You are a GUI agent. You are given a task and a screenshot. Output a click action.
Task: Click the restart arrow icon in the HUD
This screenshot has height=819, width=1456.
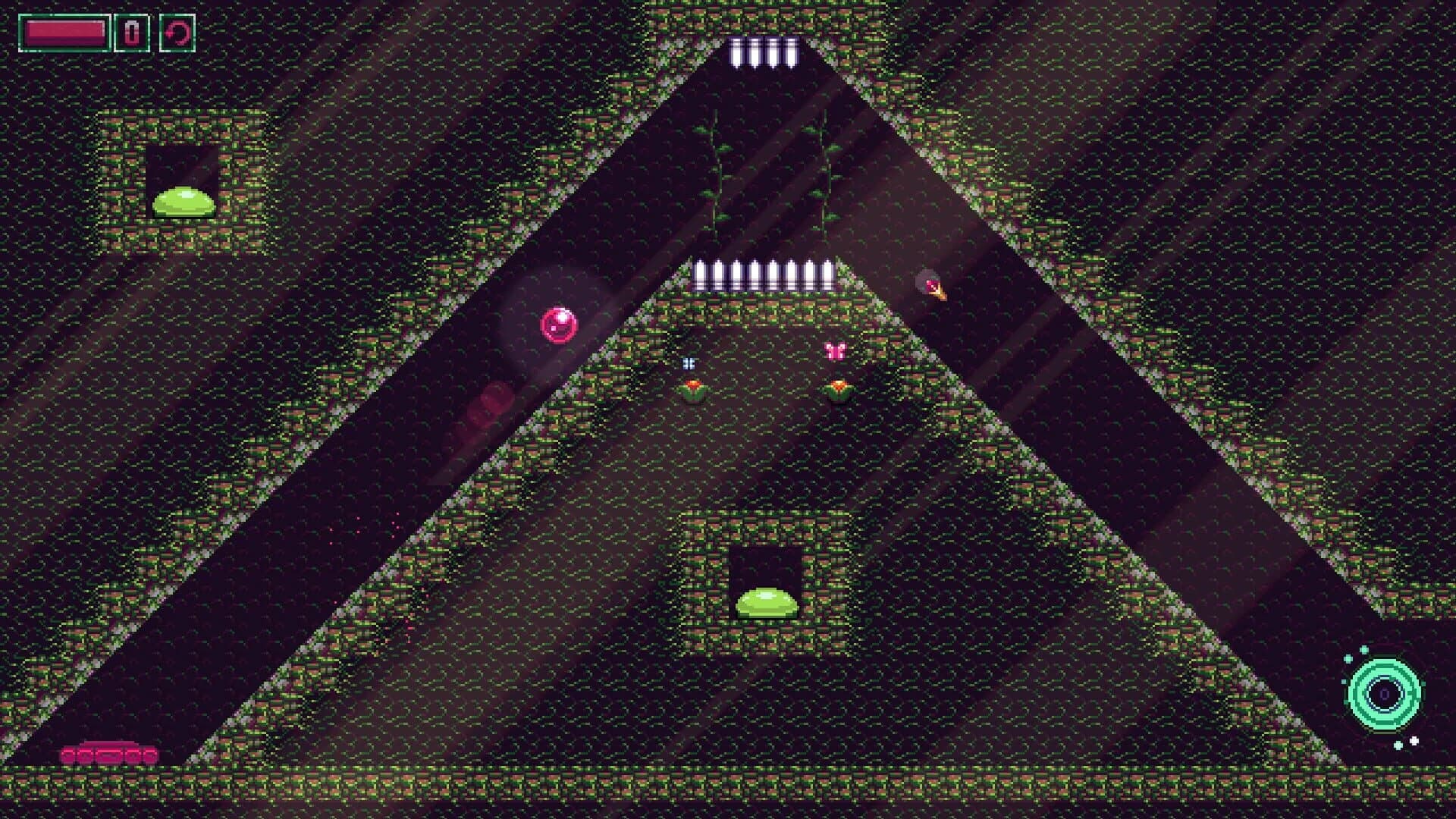click(x=177, y=30)
